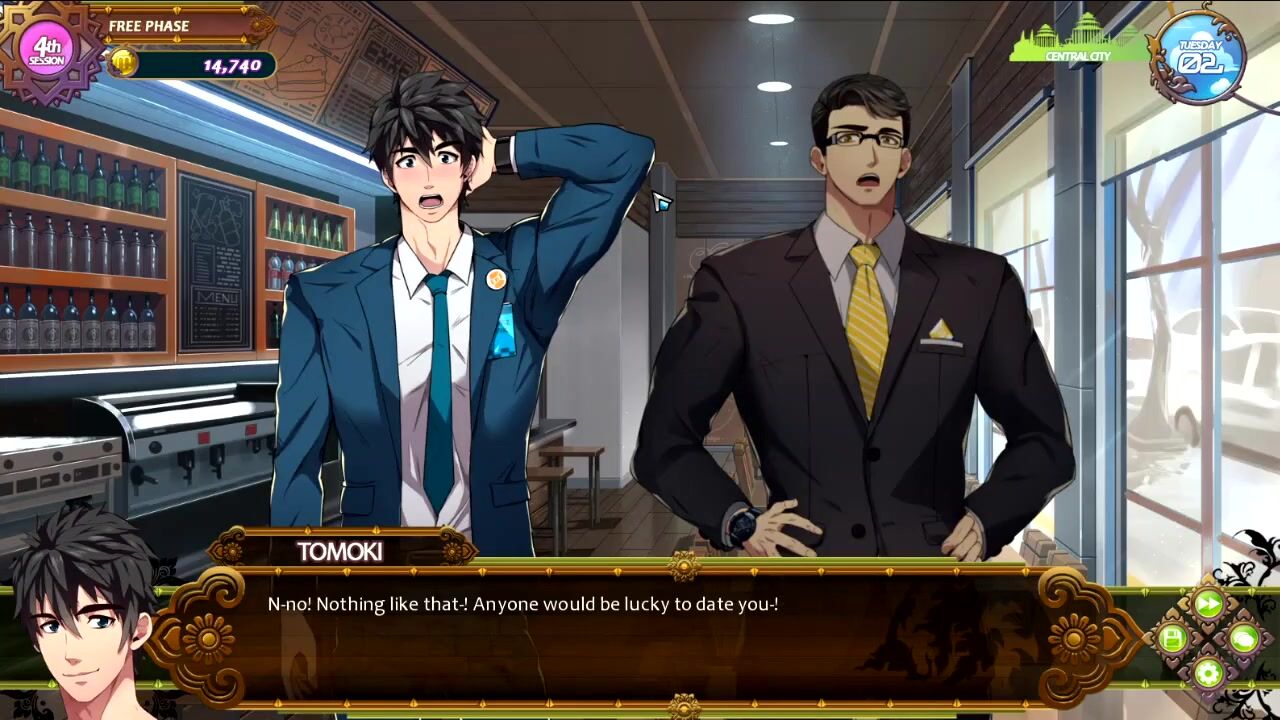Open settings with the gear icon

(x=1209, y=673)
